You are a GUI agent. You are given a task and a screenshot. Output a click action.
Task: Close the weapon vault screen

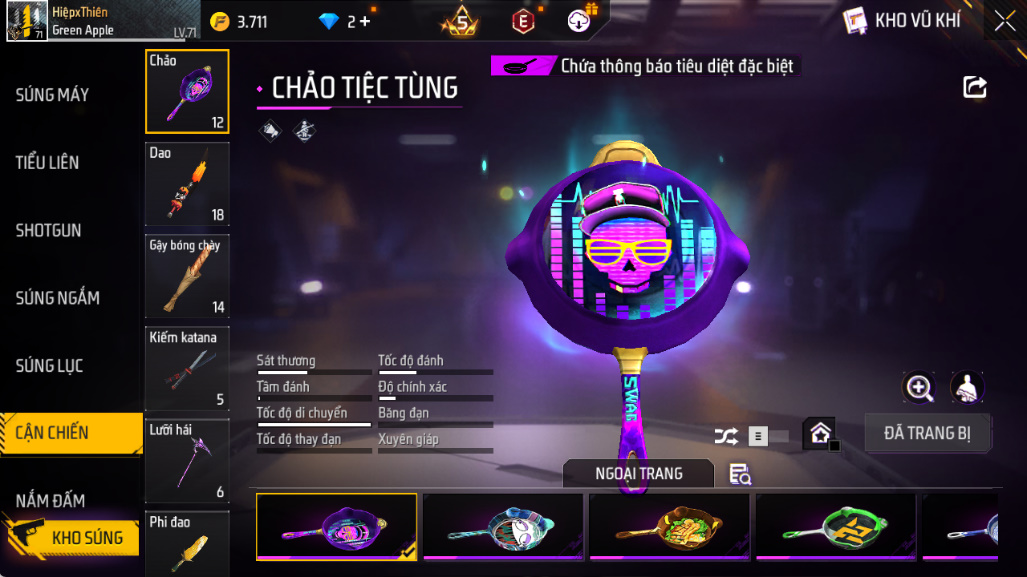click(x=1004, y=20)
